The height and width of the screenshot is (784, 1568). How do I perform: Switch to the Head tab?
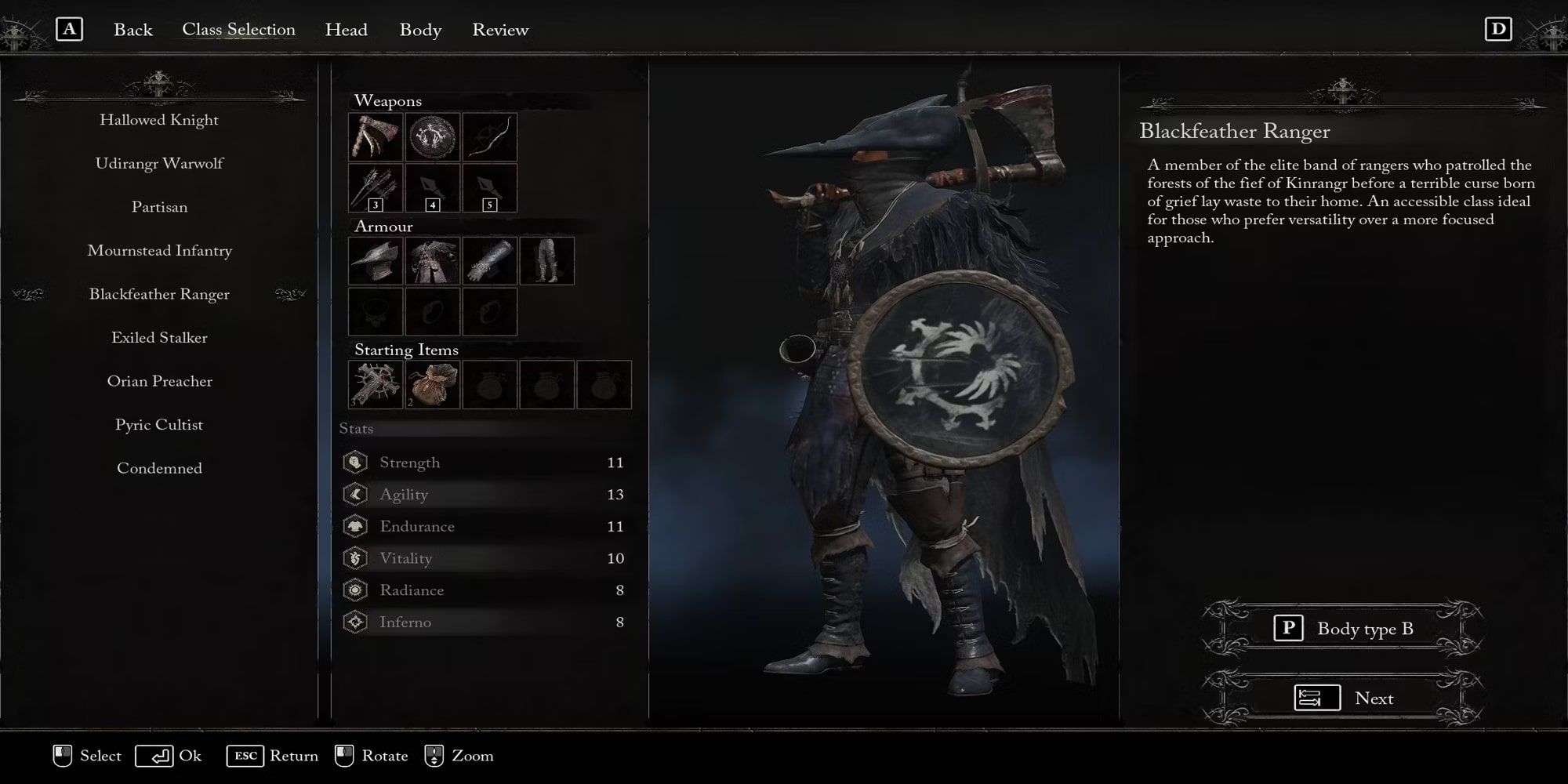click(346, 30)
